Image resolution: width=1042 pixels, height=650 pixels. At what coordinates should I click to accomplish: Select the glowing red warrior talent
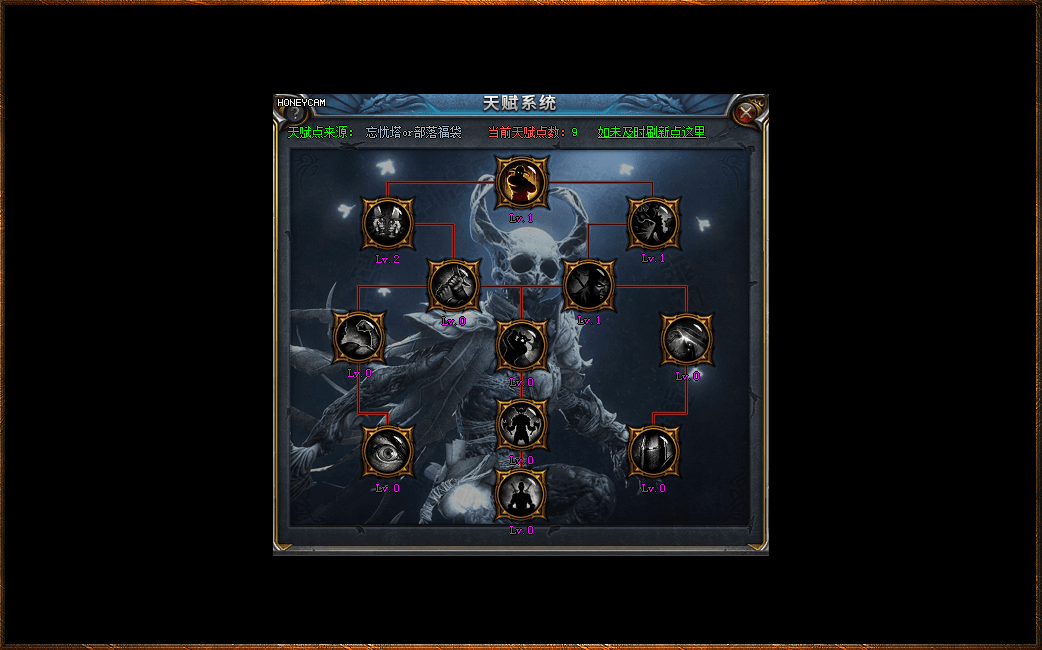click(x=522, y=183)
